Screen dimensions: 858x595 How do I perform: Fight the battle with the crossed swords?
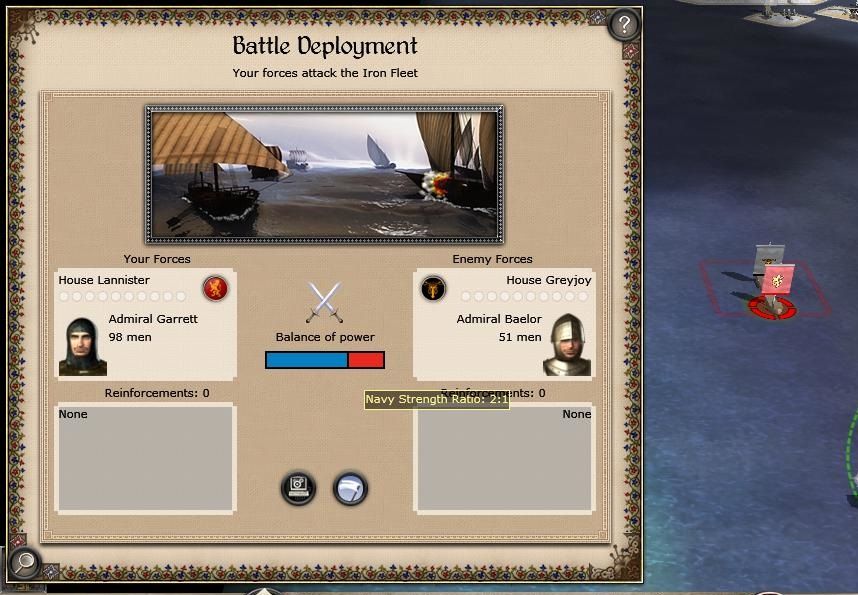click(324, 302)
